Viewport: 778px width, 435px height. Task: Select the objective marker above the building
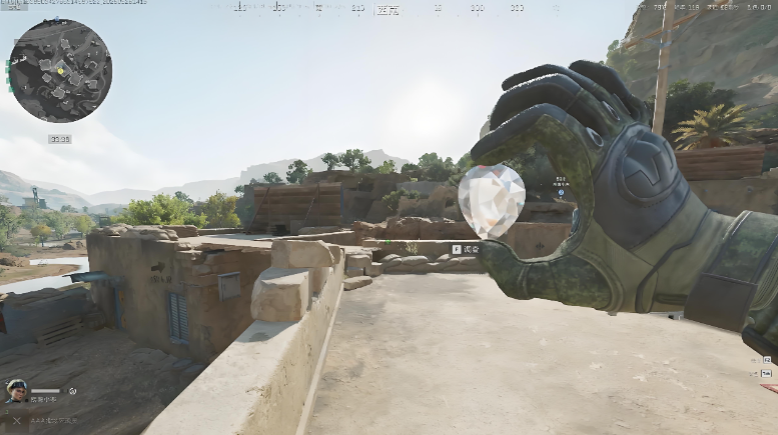[561, 192]
